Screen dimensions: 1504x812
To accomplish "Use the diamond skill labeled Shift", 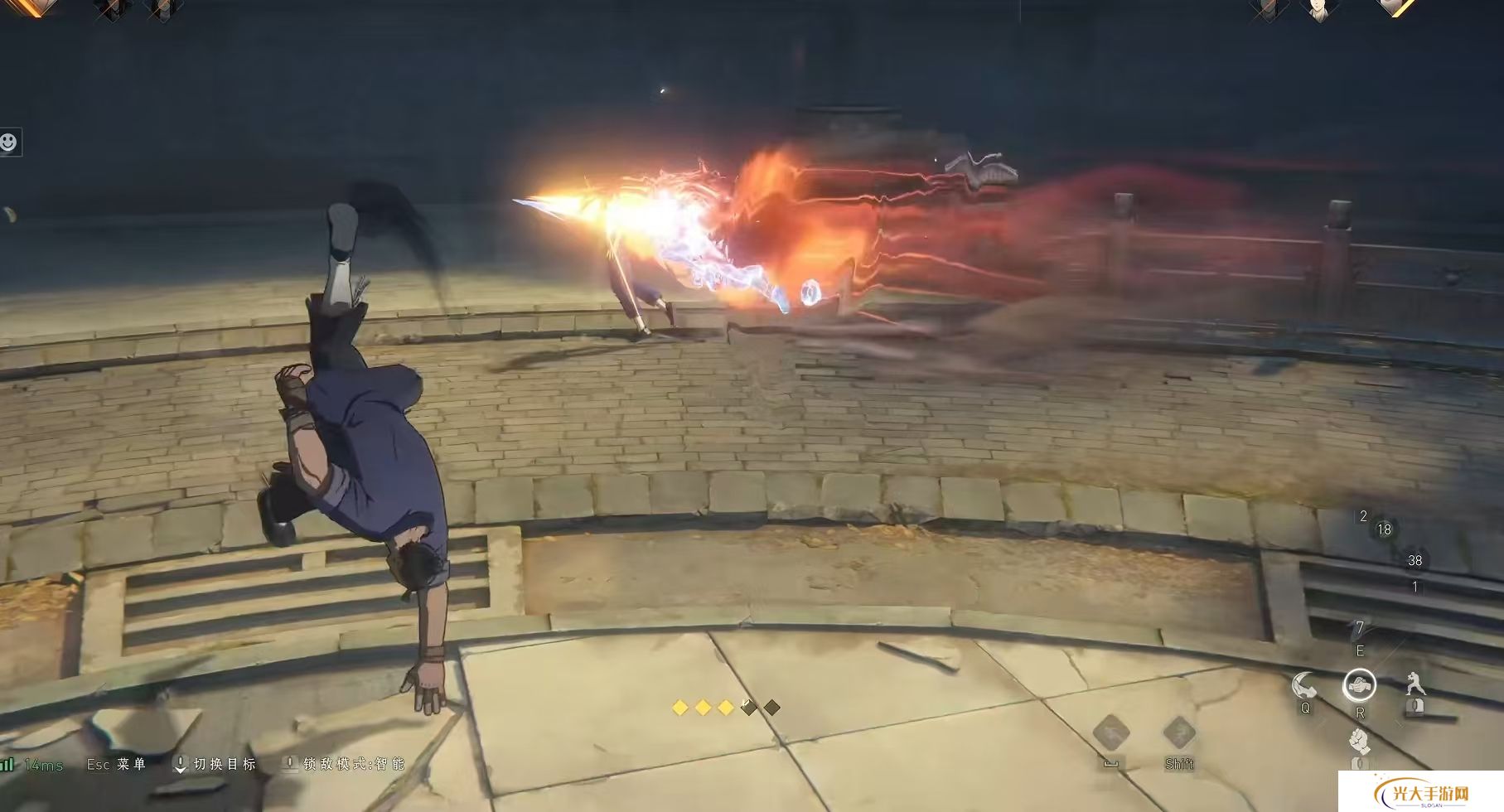I will pyautogui.click(x=1178, y=733).
